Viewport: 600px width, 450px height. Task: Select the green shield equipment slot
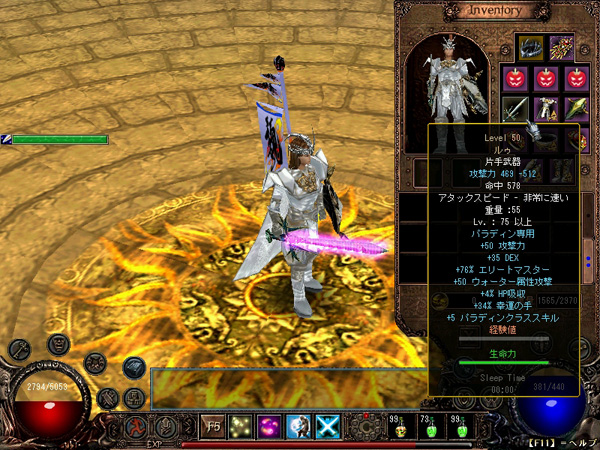[576, 108]
